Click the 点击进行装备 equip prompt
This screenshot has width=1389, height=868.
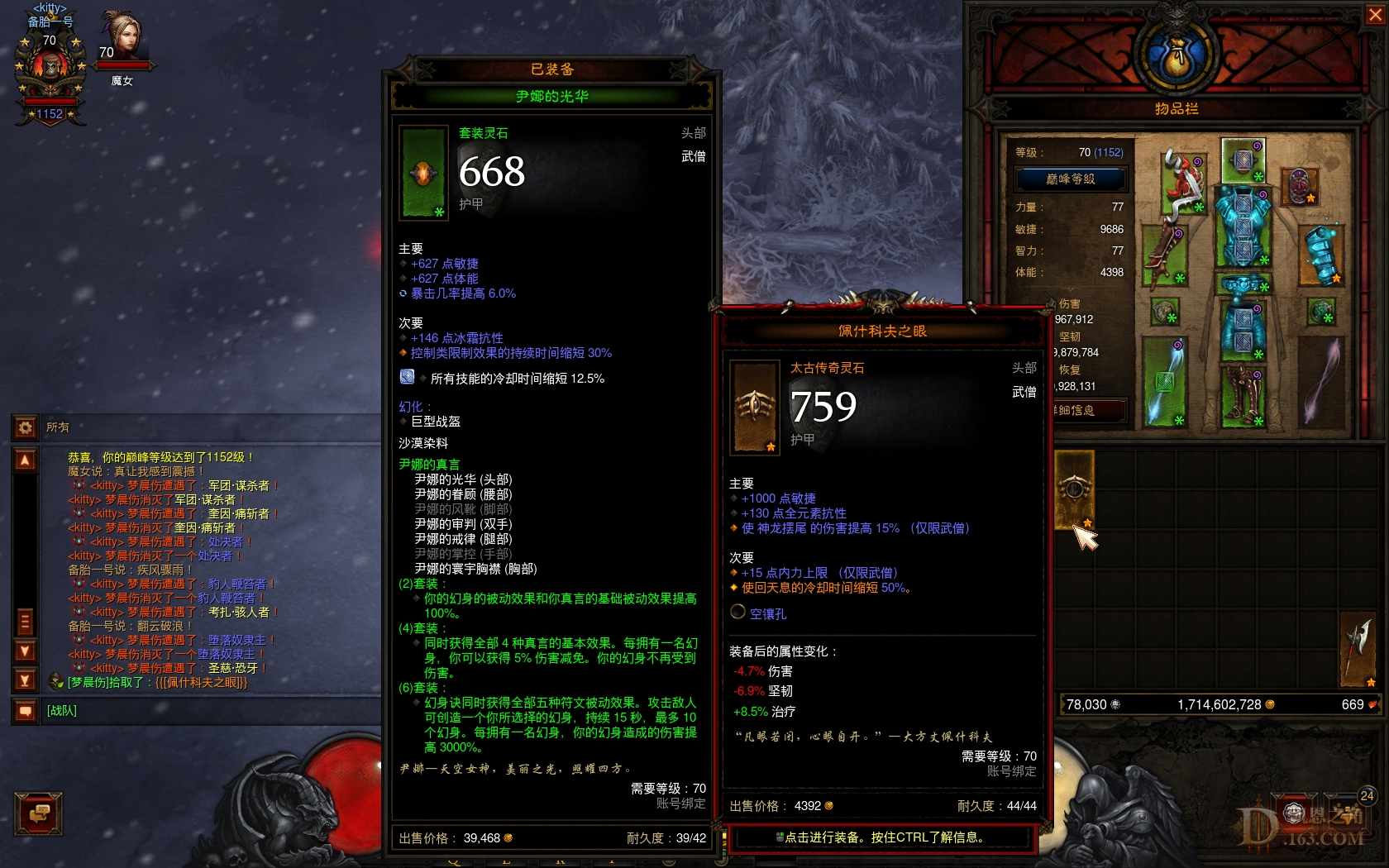[x=880, y=838]
